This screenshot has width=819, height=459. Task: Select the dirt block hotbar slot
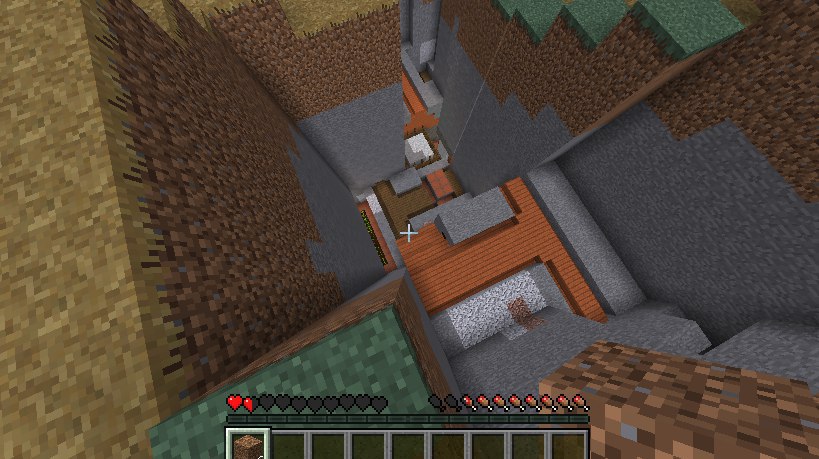(x=245, y=445)
